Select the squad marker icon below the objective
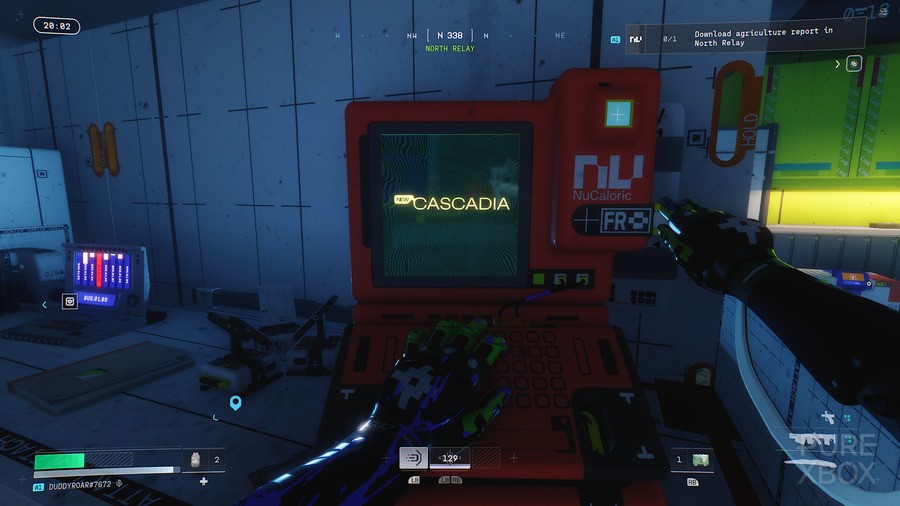This screenshot has height=506, width=900. tap(854, 64)
